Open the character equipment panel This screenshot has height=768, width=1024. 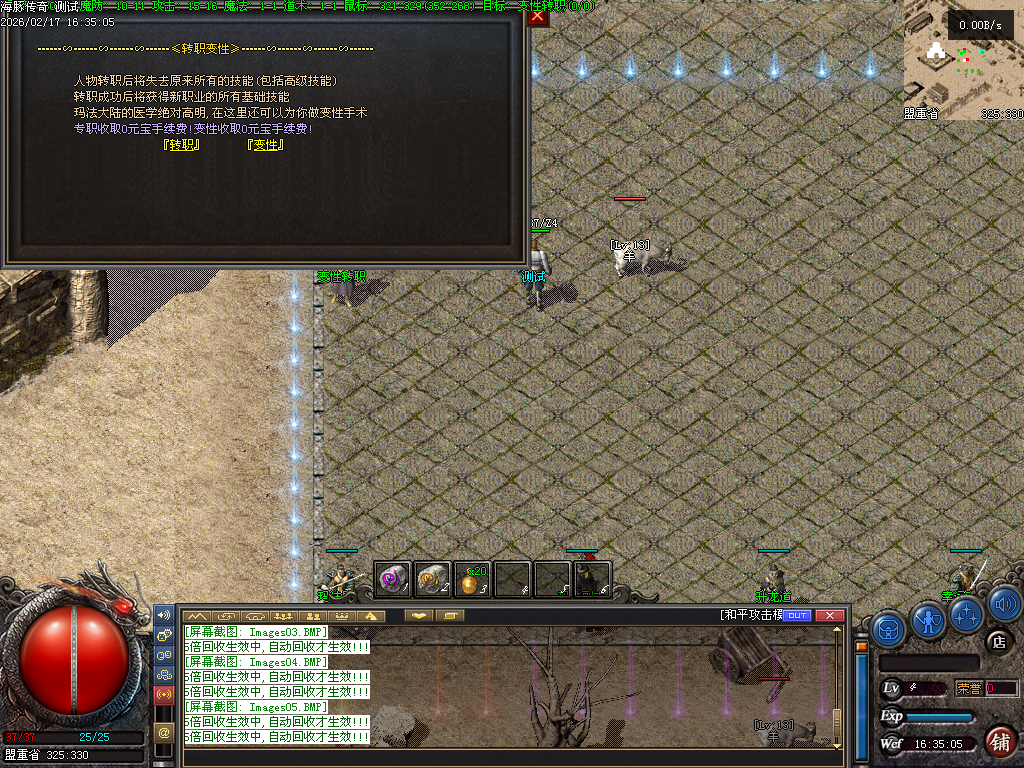click(929, 621)
